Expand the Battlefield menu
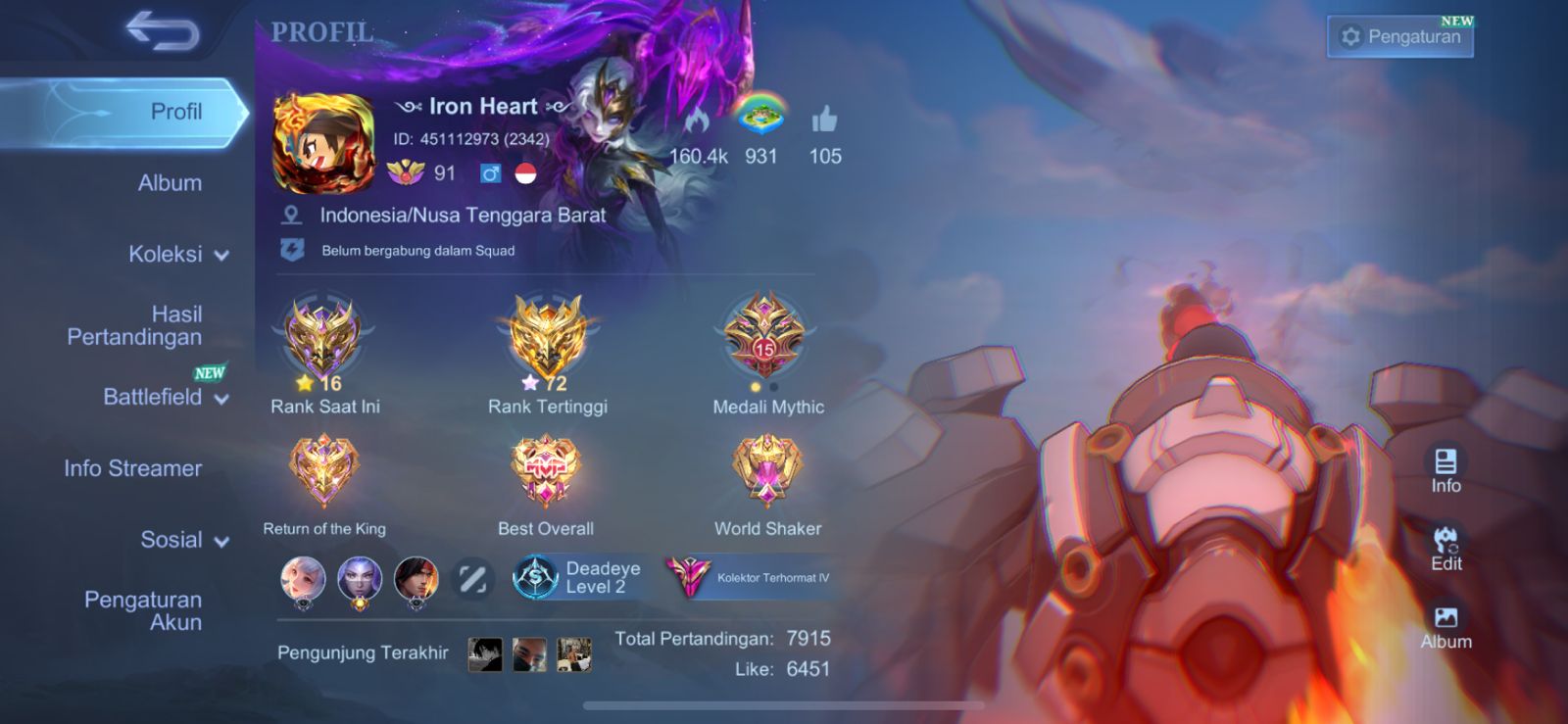The width and height of the screenshot is (1568, 724). coord(165,397)
